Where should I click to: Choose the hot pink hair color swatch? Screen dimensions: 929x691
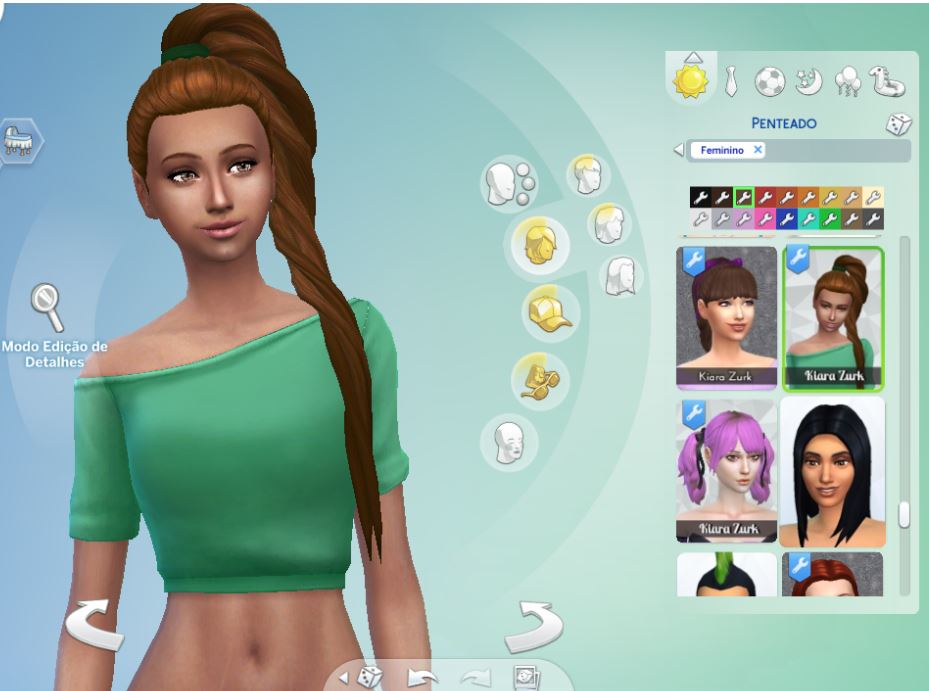click(766, 218)
